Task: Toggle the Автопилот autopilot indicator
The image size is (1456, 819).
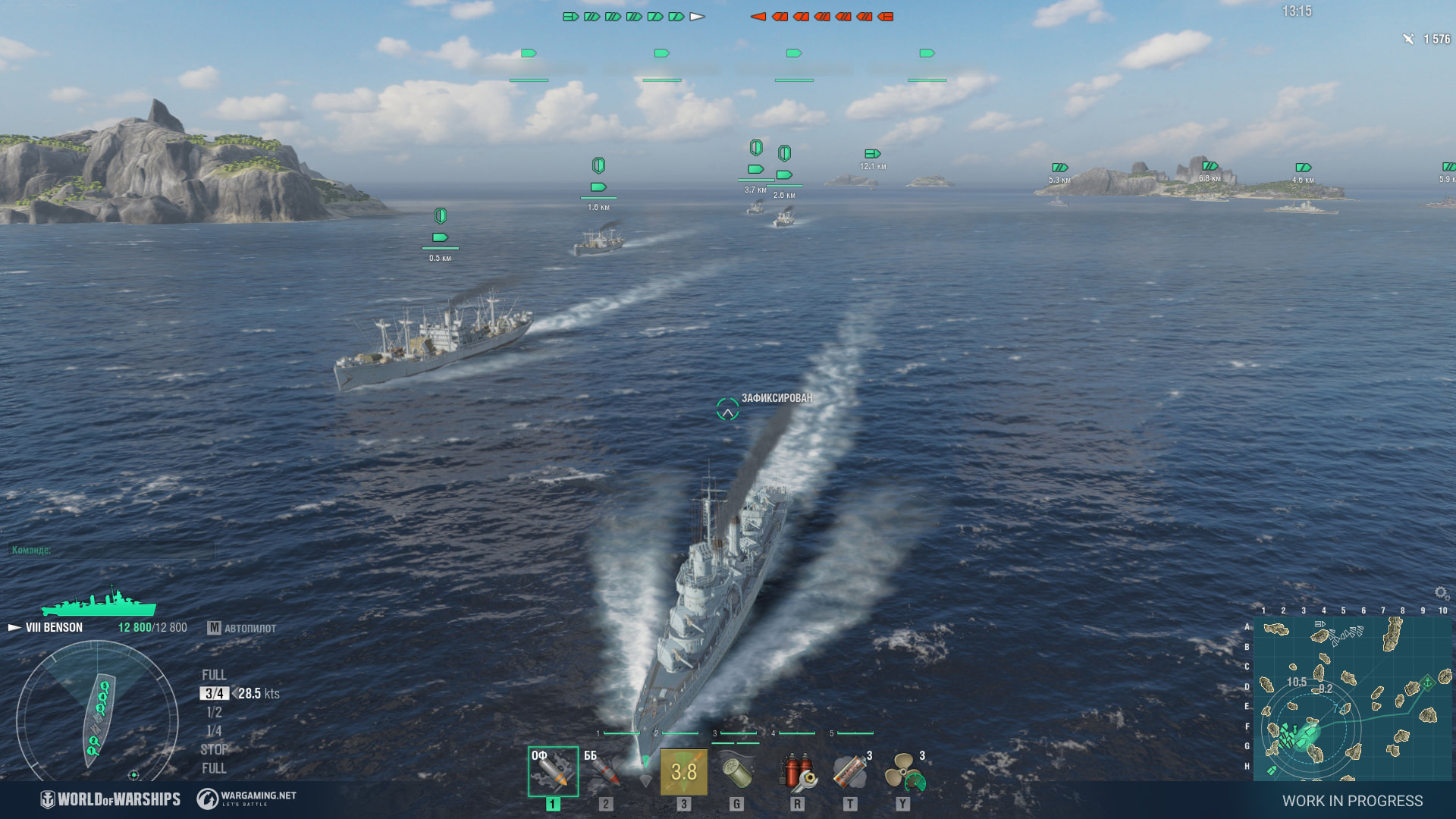Action: coord(243,628)
